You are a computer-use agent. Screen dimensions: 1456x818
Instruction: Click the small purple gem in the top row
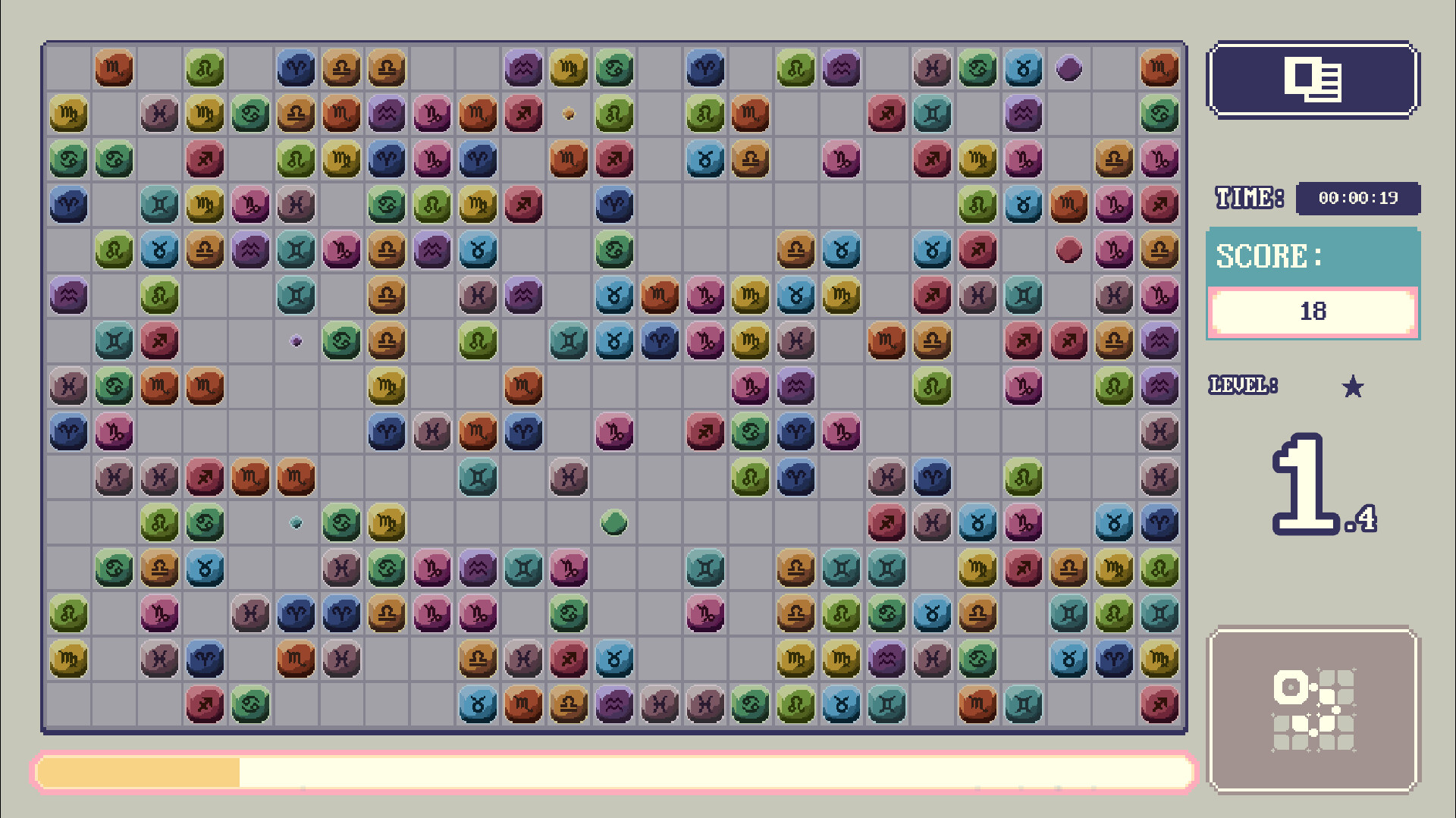pyautogui.click(x=1069, y=68)
